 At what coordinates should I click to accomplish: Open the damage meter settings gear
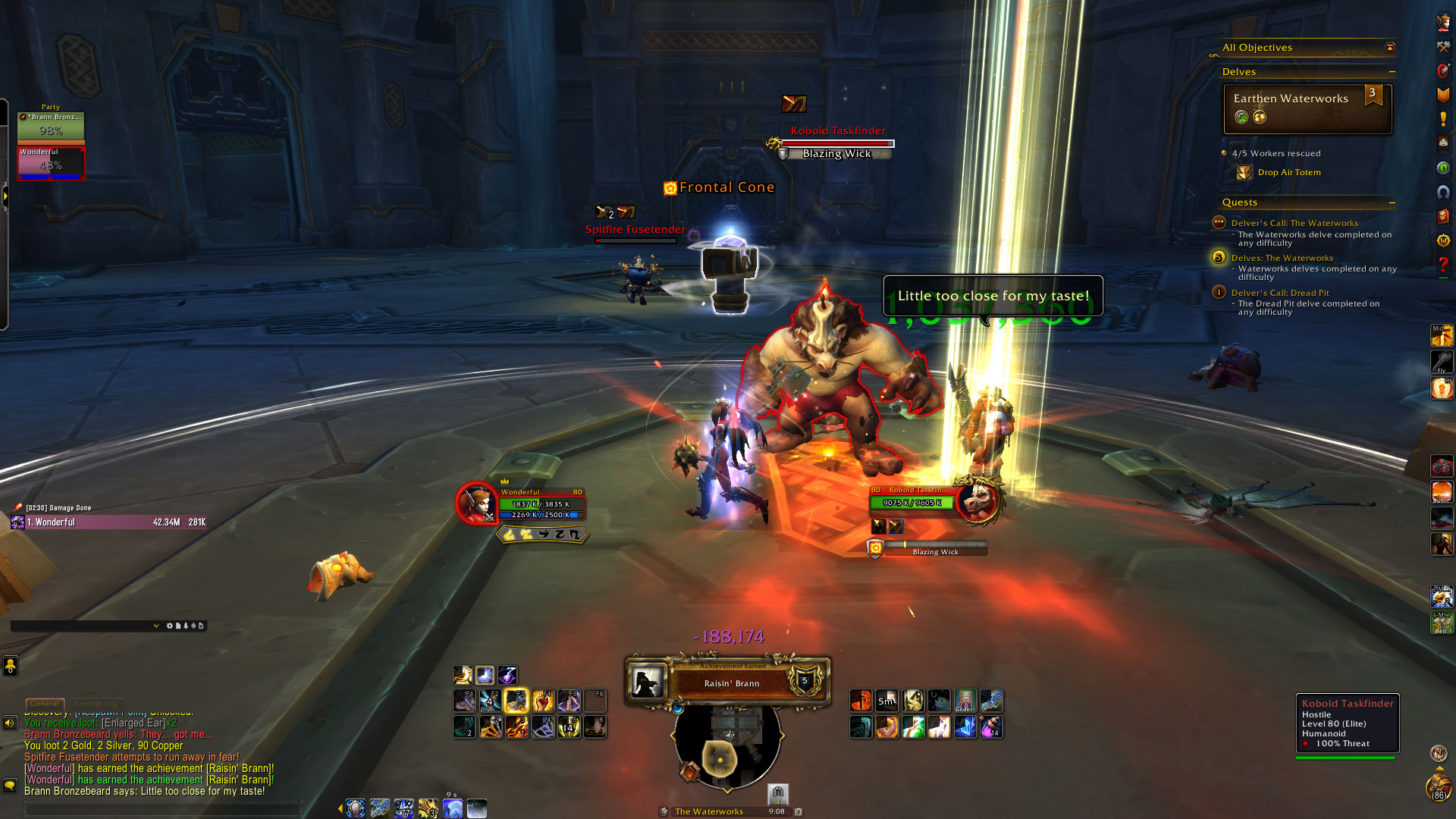click(169, 626)
